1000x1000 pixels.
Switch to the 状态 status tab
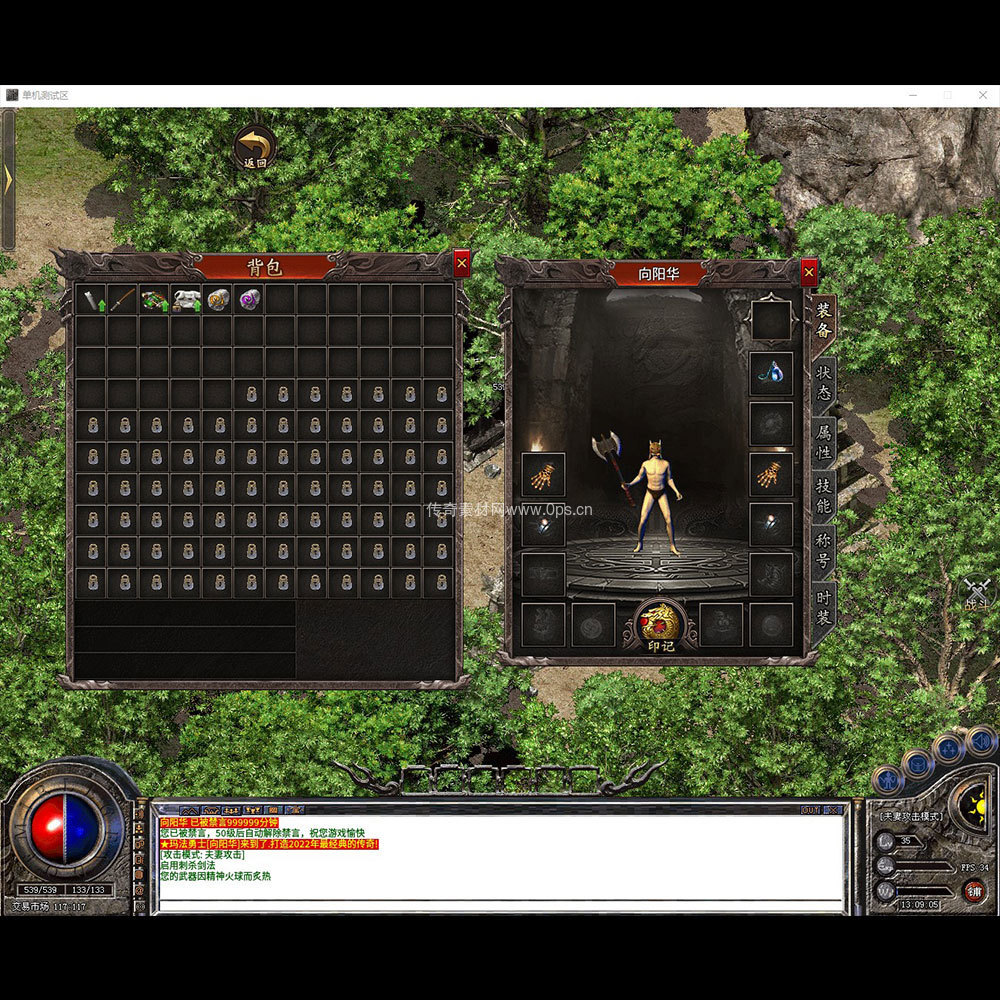point(824,380)
